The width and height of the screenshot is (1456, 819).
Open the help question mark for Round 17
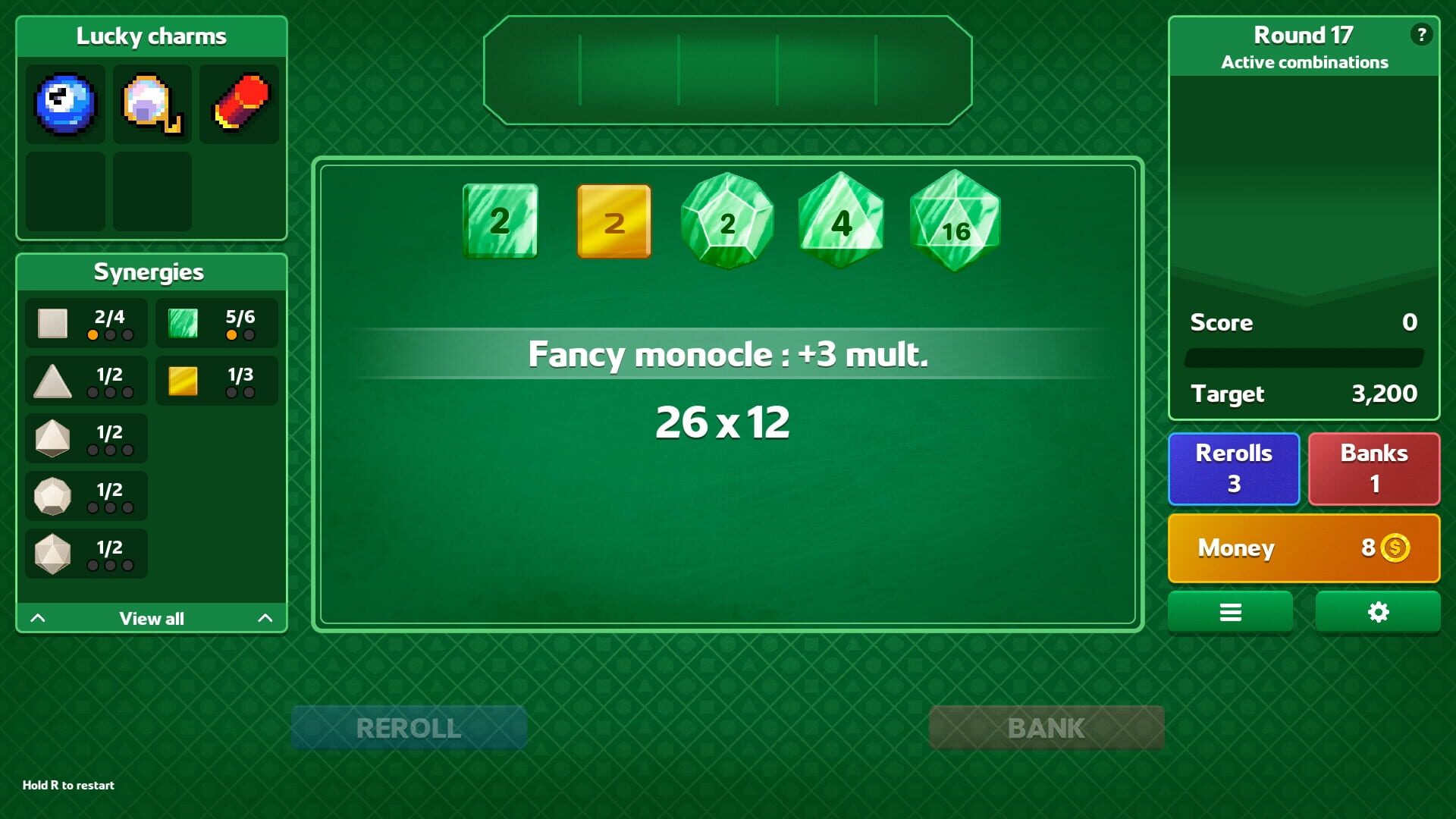1421,33
